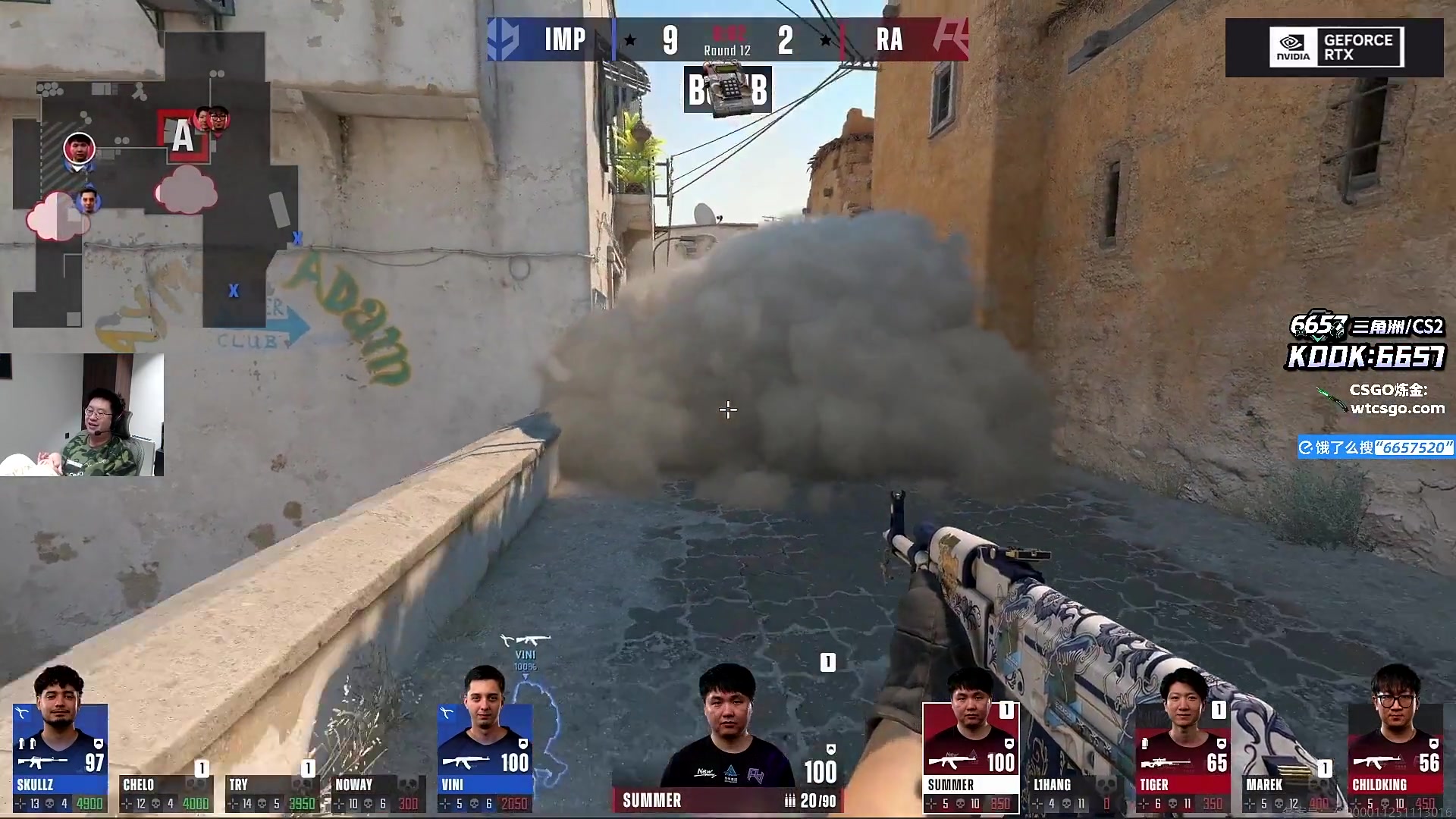
Task: Select MAREK's player card
Action: tap(1288, 792)
